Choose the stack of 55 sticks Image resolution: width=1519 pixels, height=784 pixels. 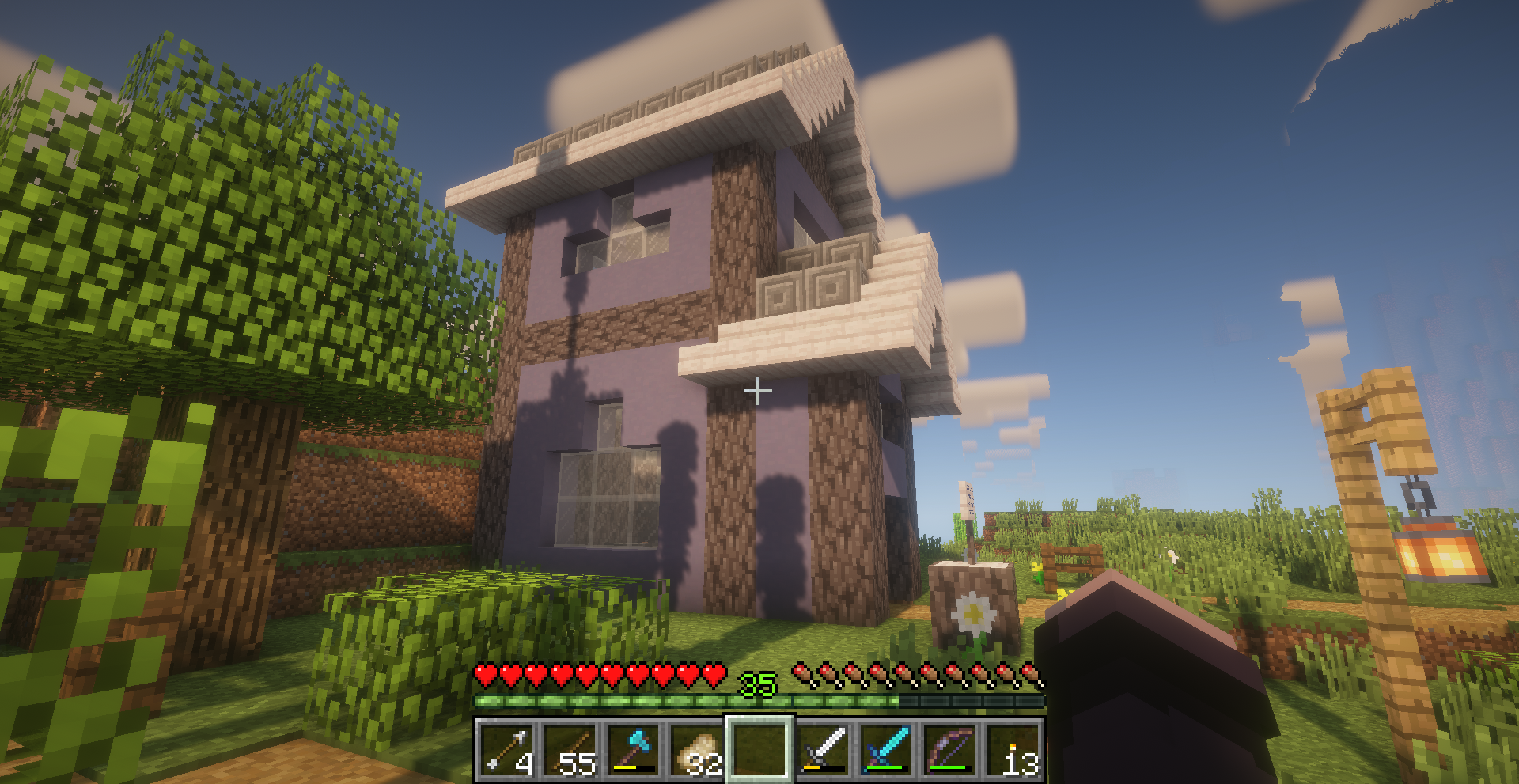click(570, 750)
